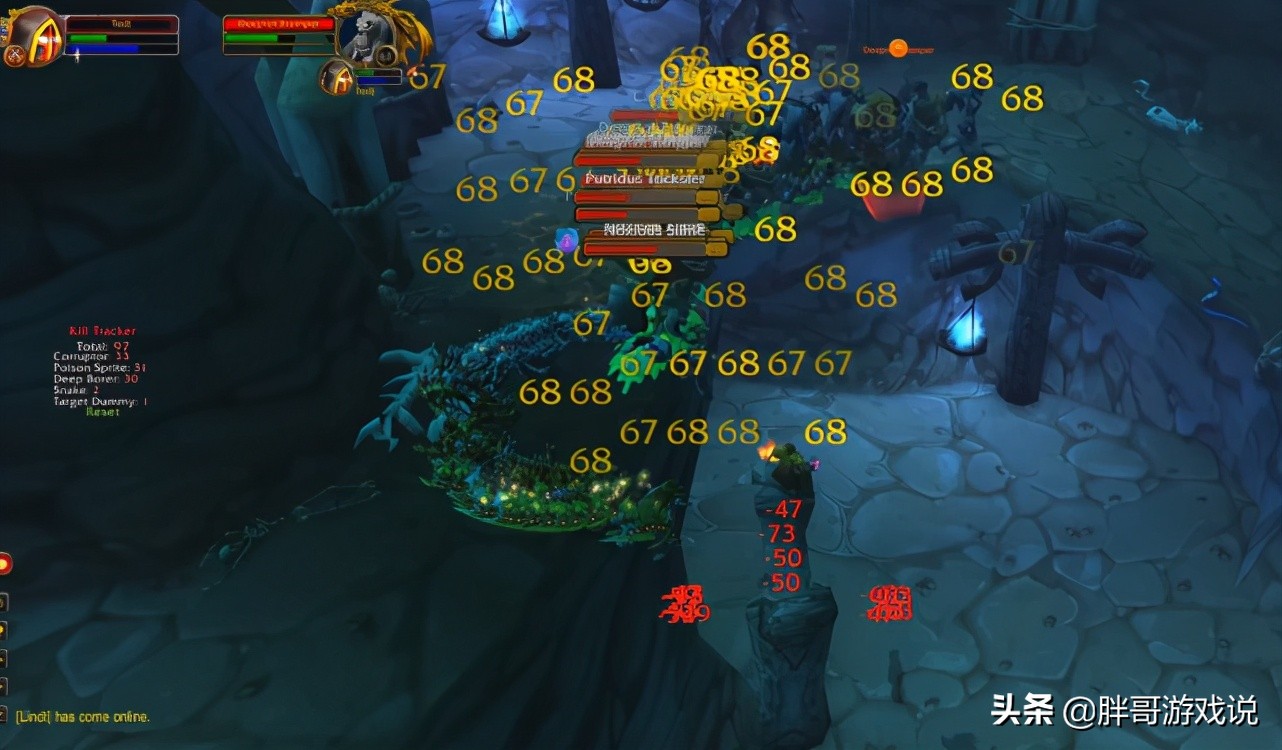Click the small buff icon on the target frame
The width and height of the screenshot is (1282, 750).
coord(387,56)
